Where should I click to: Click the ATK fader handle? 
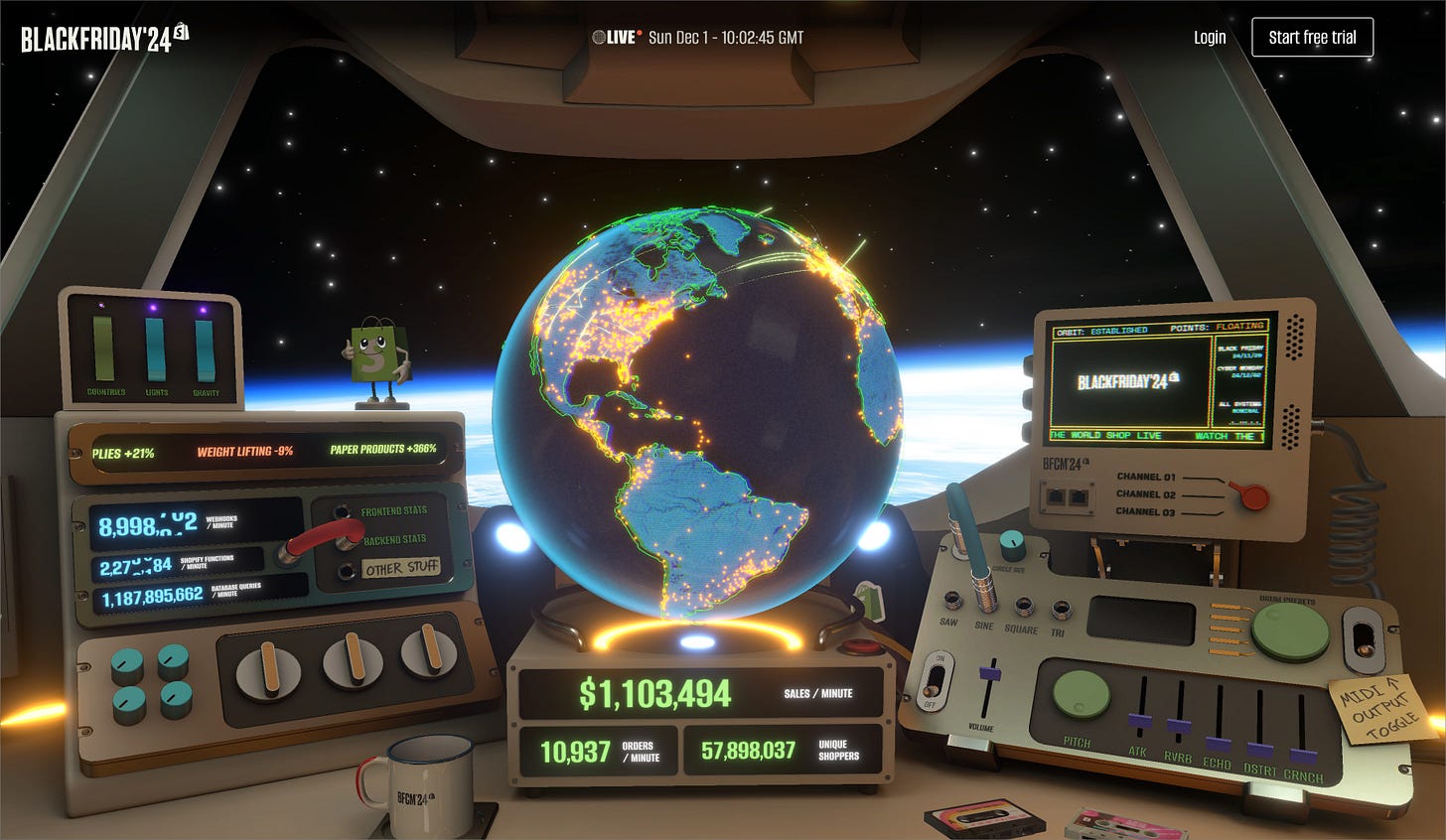click(x=1140, y=722)
